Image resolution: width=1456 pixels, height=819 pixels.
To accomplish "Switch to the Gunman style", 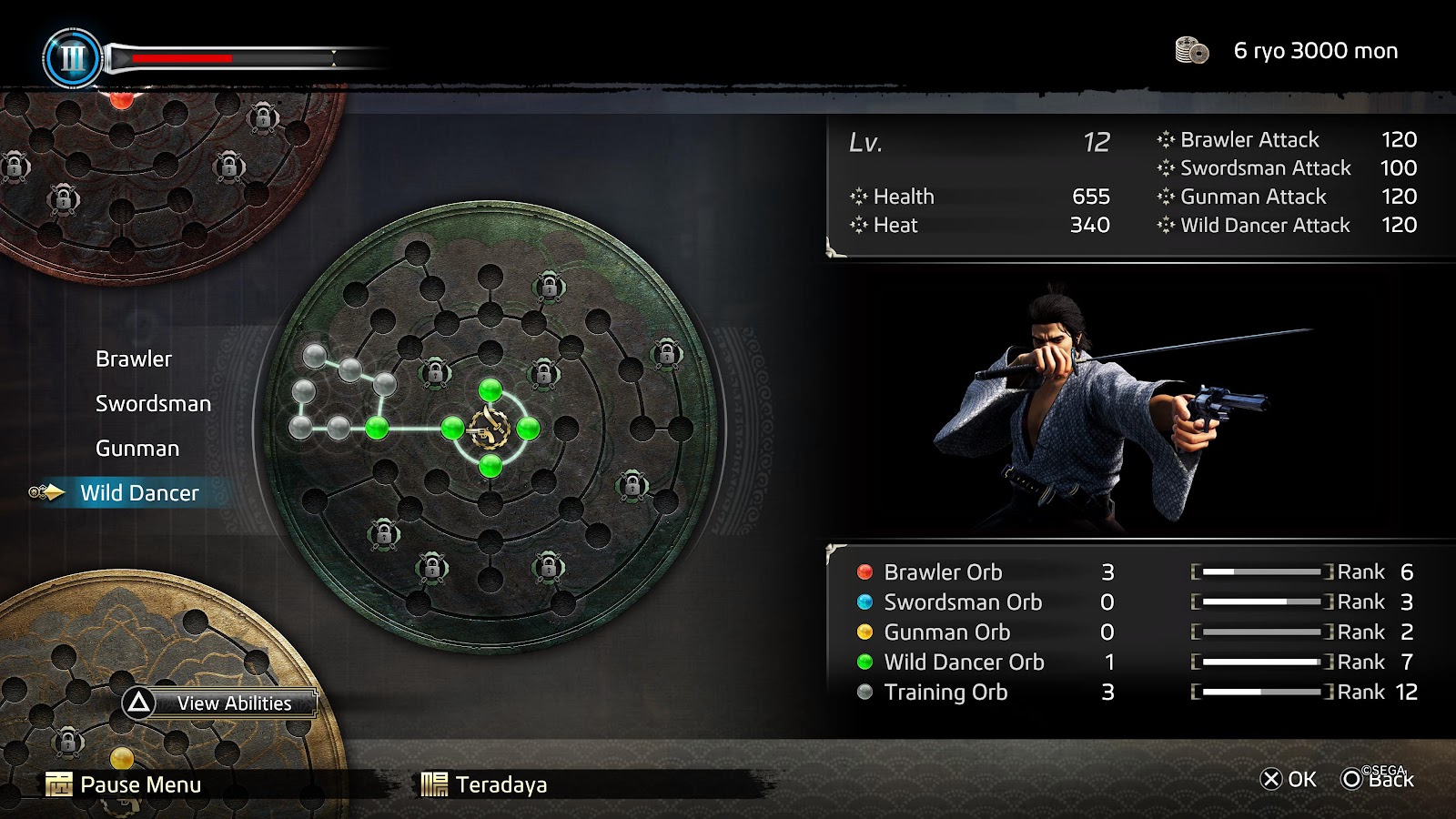I will click(137, 449).
